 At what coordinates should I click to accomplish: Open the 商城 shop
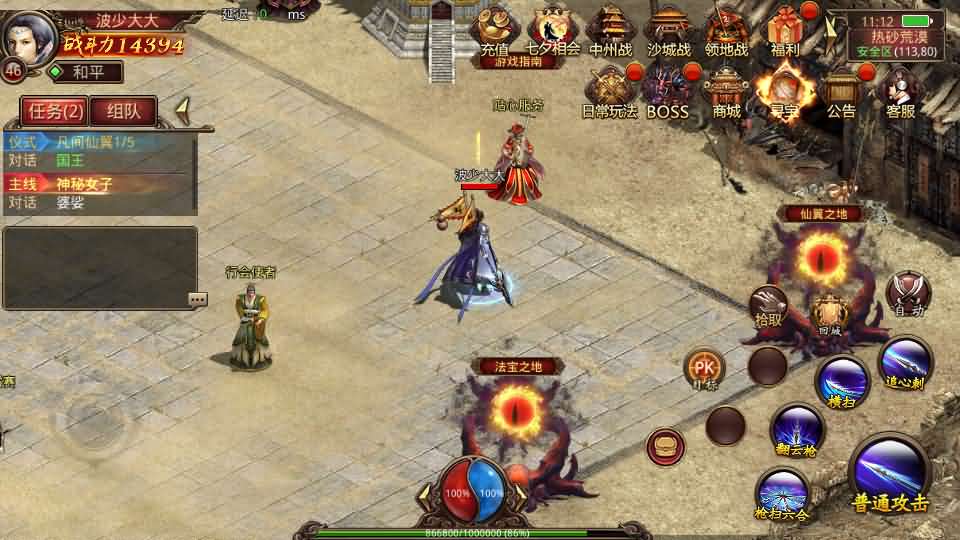coord(727,91)
